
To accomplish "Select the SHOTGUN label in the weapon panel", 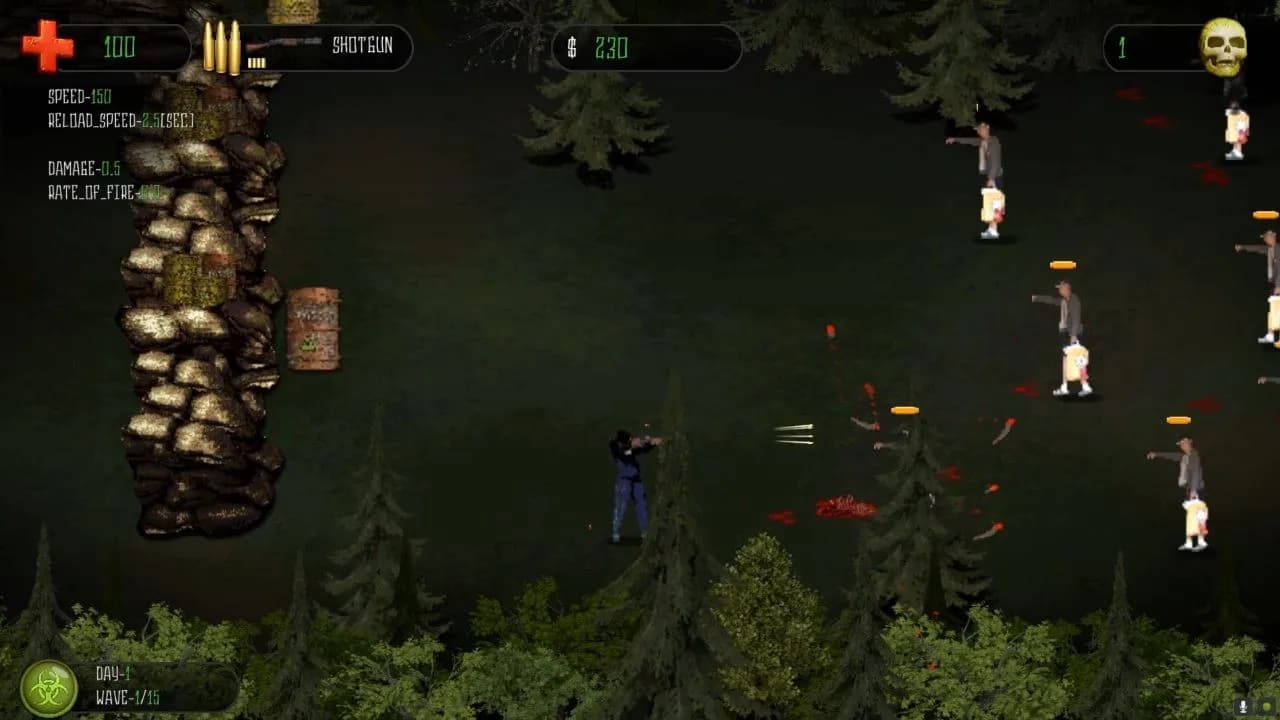I will point(362,46).
